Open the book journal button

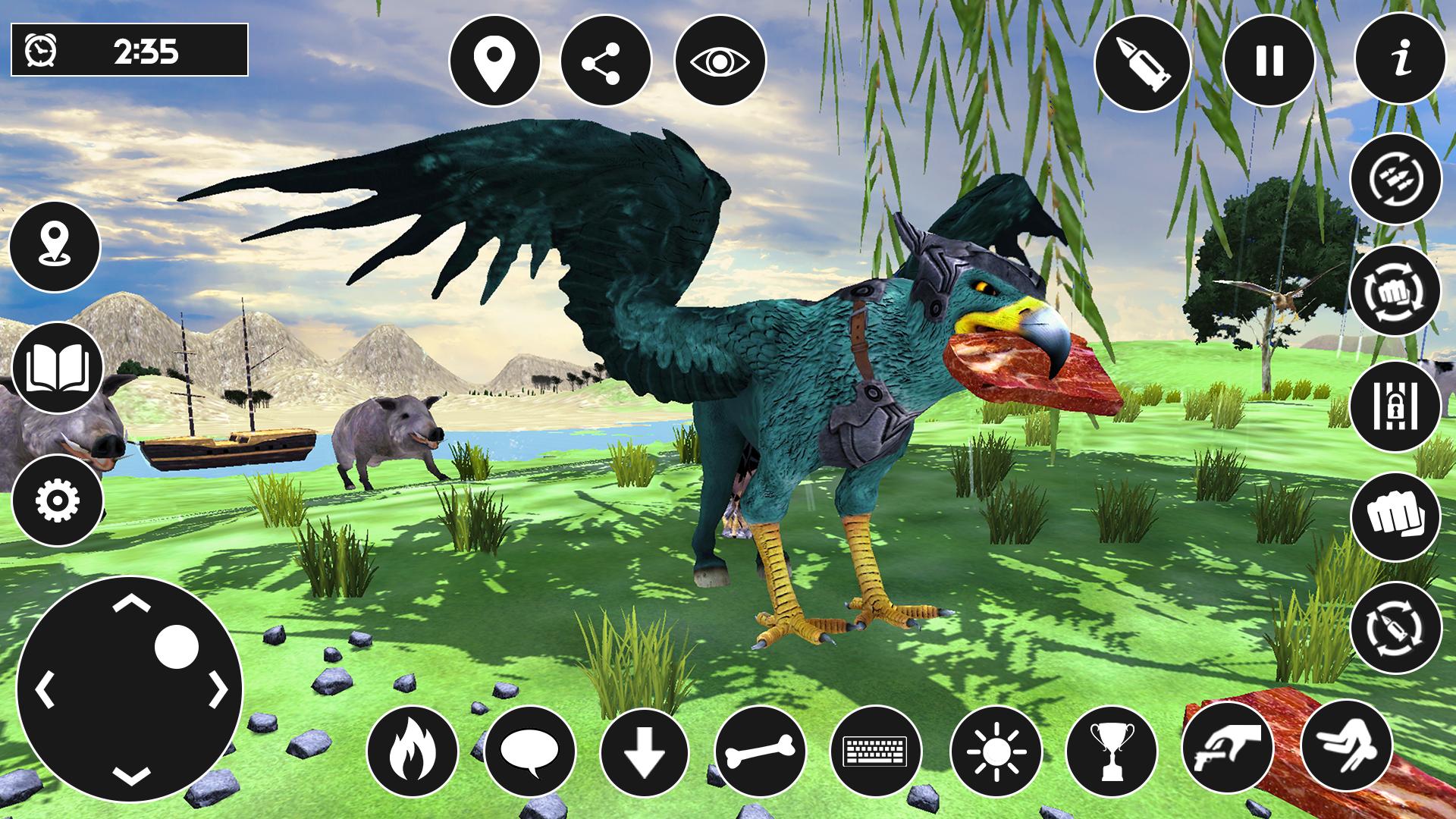(x=58, y=368)
